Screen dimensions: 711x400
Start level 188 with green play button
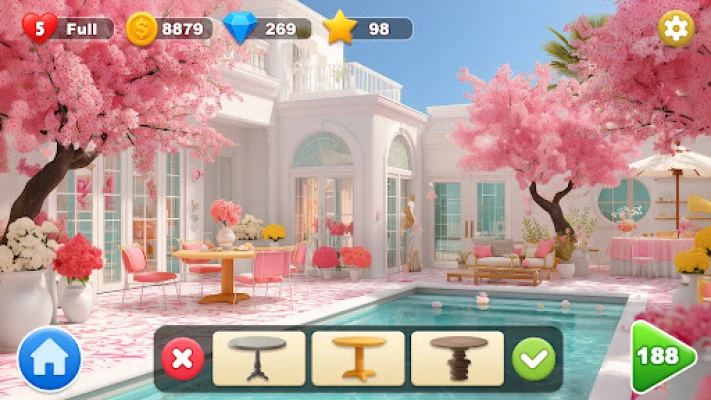point(661,357)
